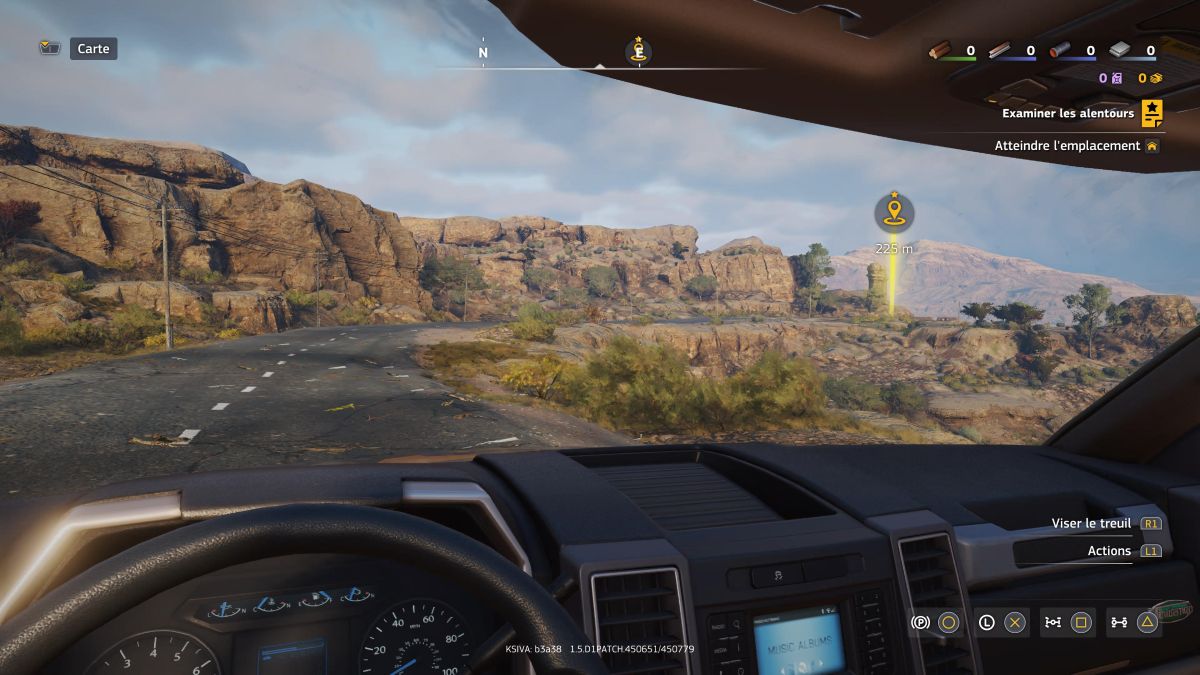1200x675 pixels.
Task: Toggle the all-wheel drive axle icon
Action: 1119,622
